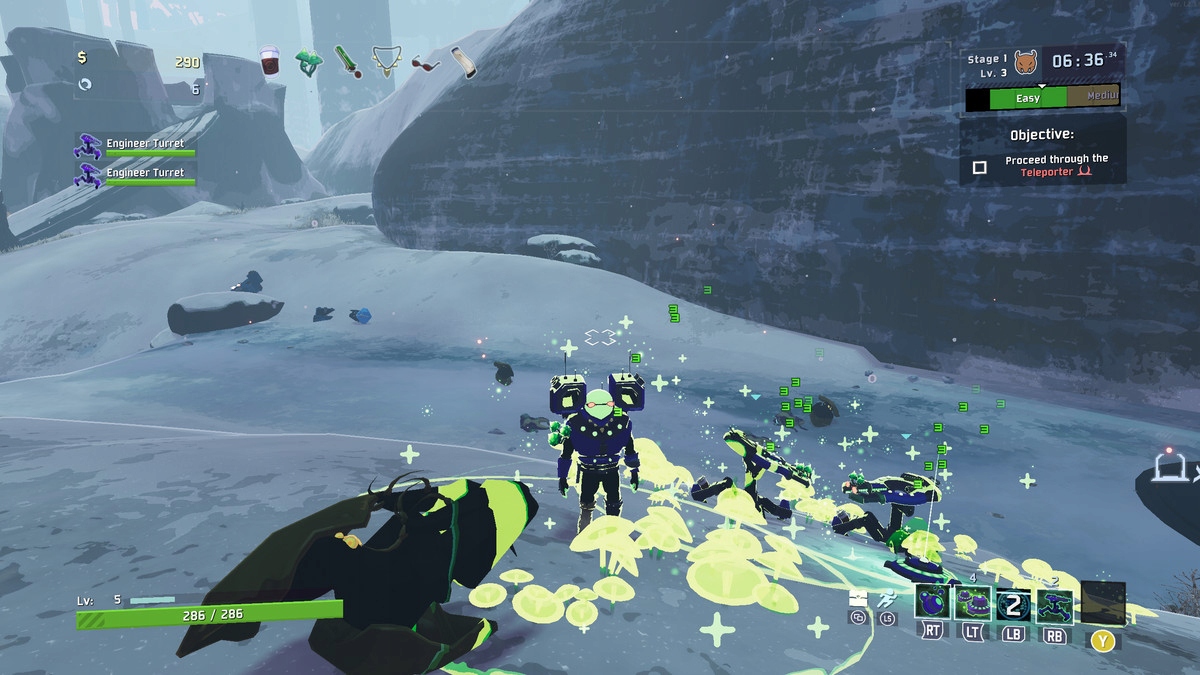Select the coffee cup item icon
Image resolution: width=1200 pixels, height=675 pixels.
[270, 61]
